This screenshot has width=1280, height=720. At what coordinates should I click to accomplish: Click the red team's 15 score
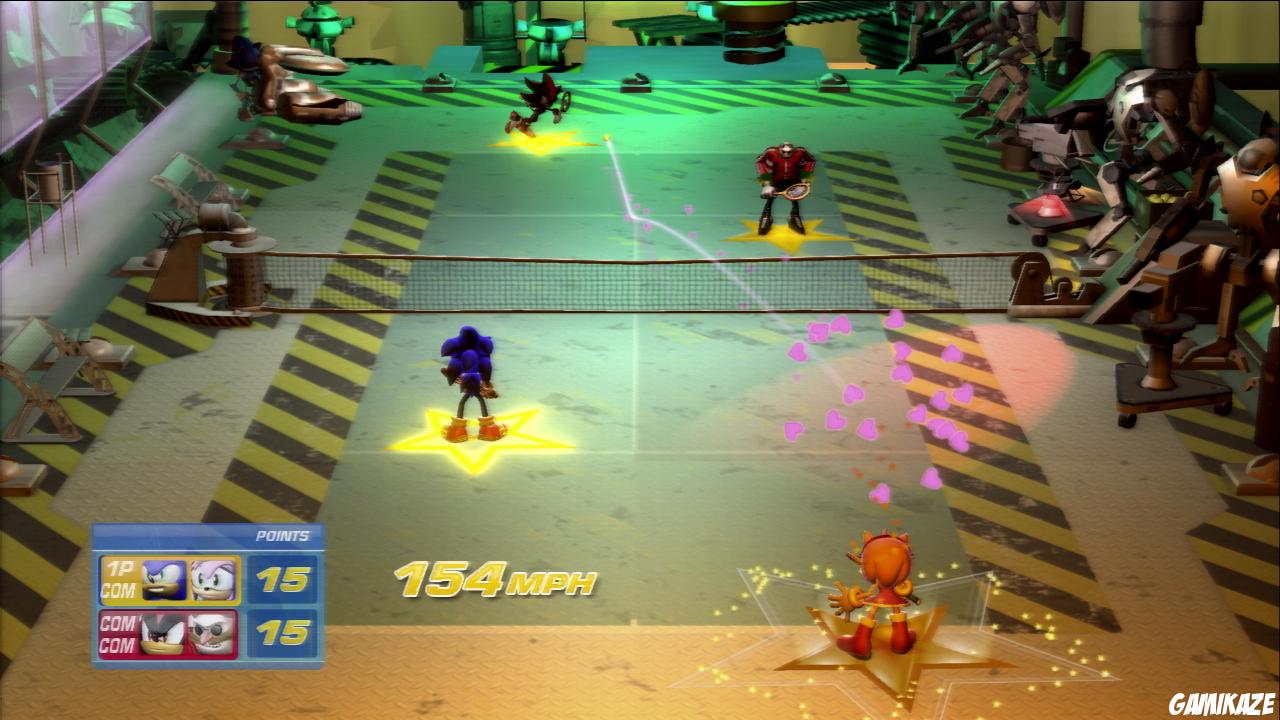click(281, 632)
